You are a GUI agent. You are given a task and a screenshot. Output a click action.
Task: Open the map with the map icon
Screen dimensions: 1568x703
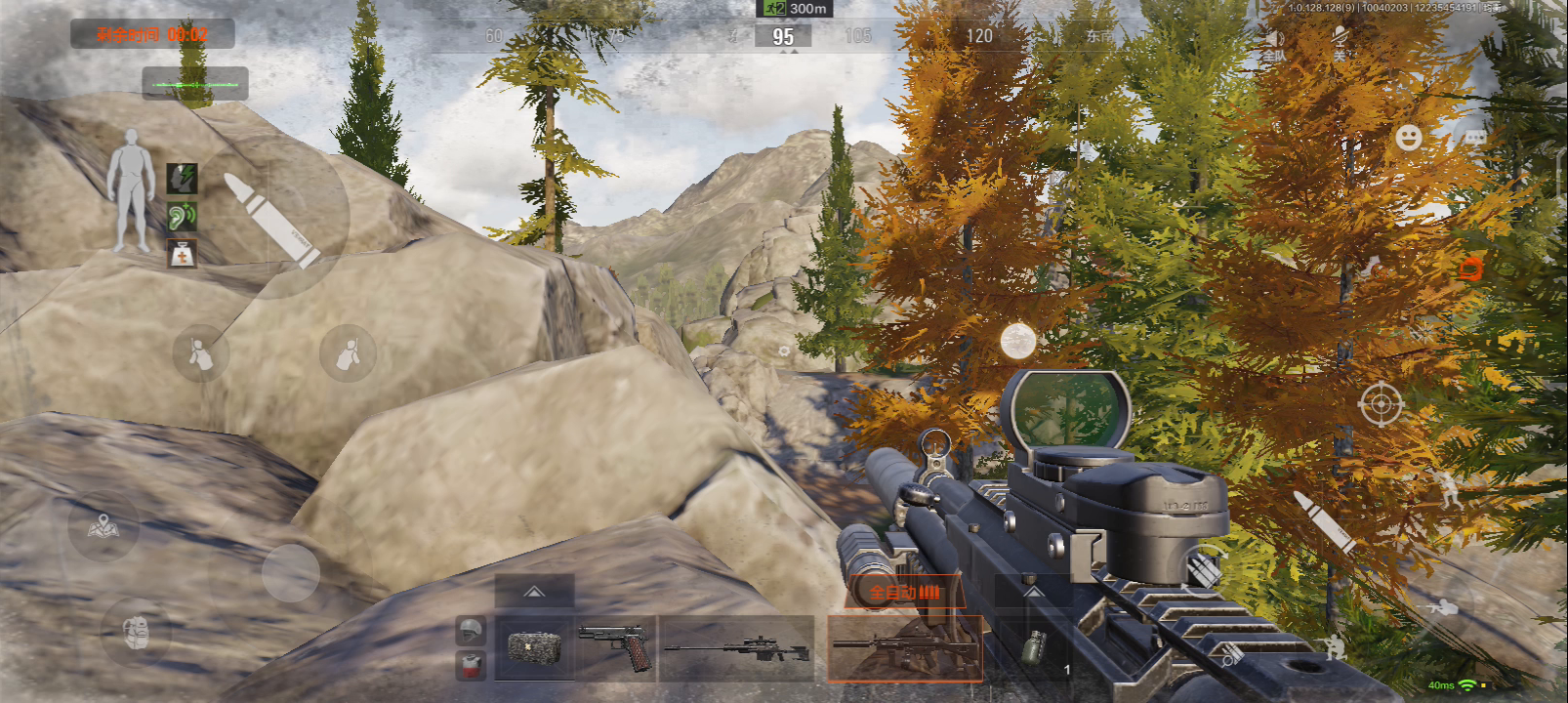pos(103,528)
